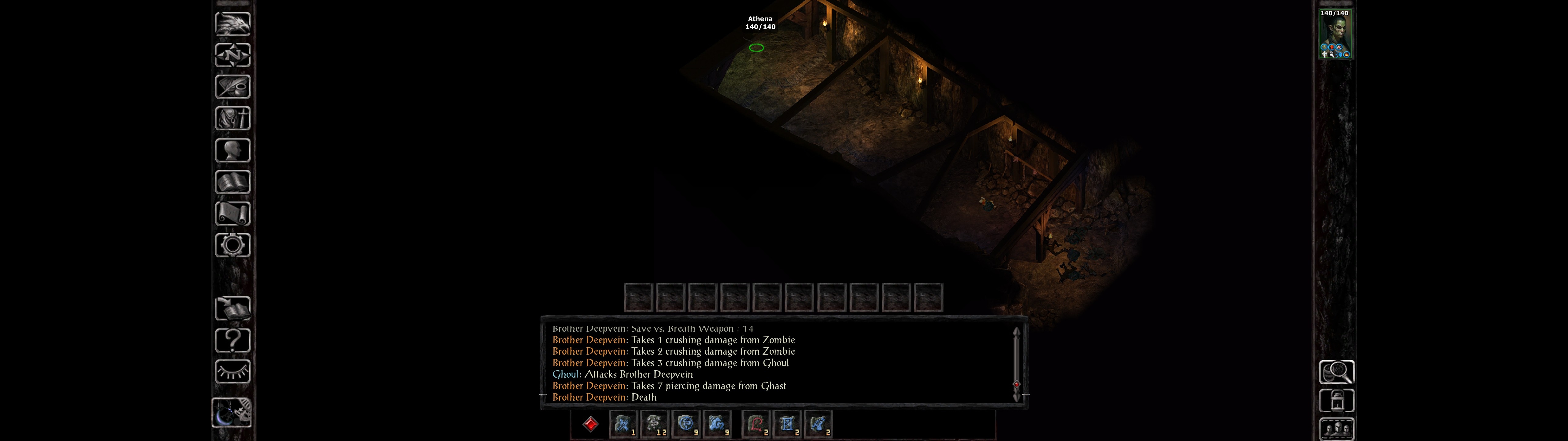Open the mage spellbook button
Viewport: 1568px width, 441px height.
[x=232, y=182]
